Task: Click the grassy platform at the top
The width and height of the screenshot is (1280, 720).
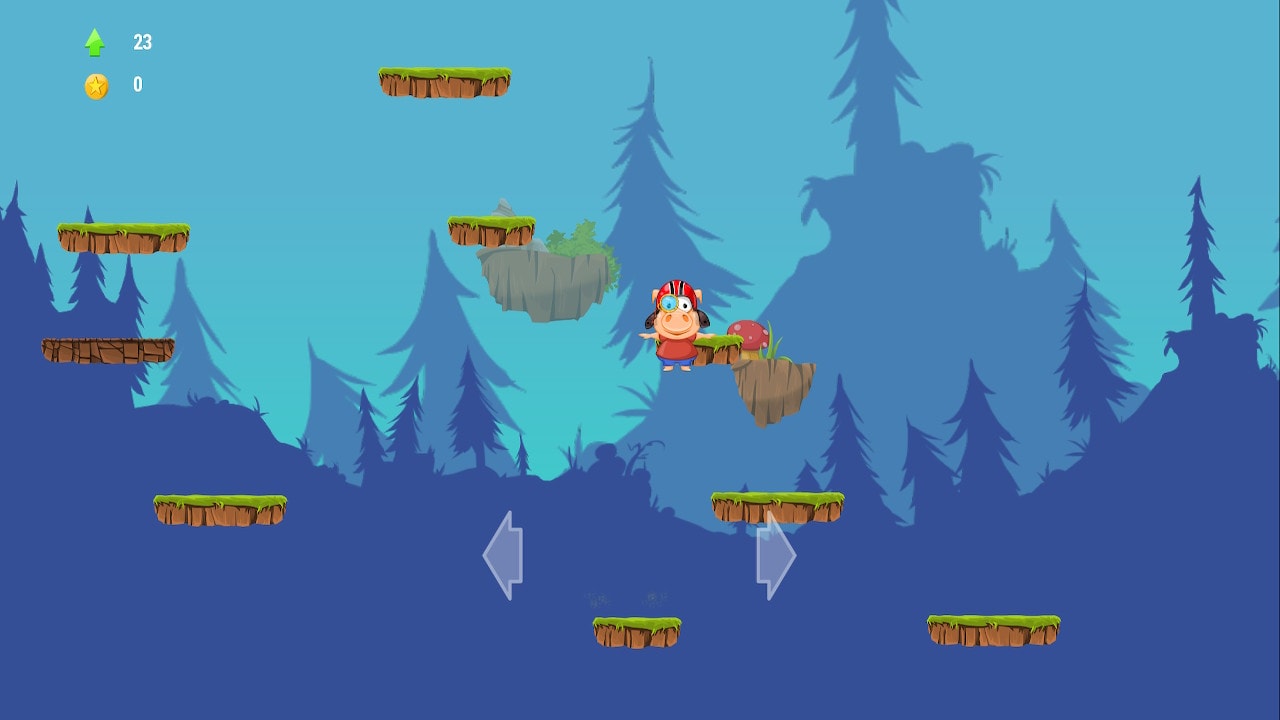Action: 444,83
